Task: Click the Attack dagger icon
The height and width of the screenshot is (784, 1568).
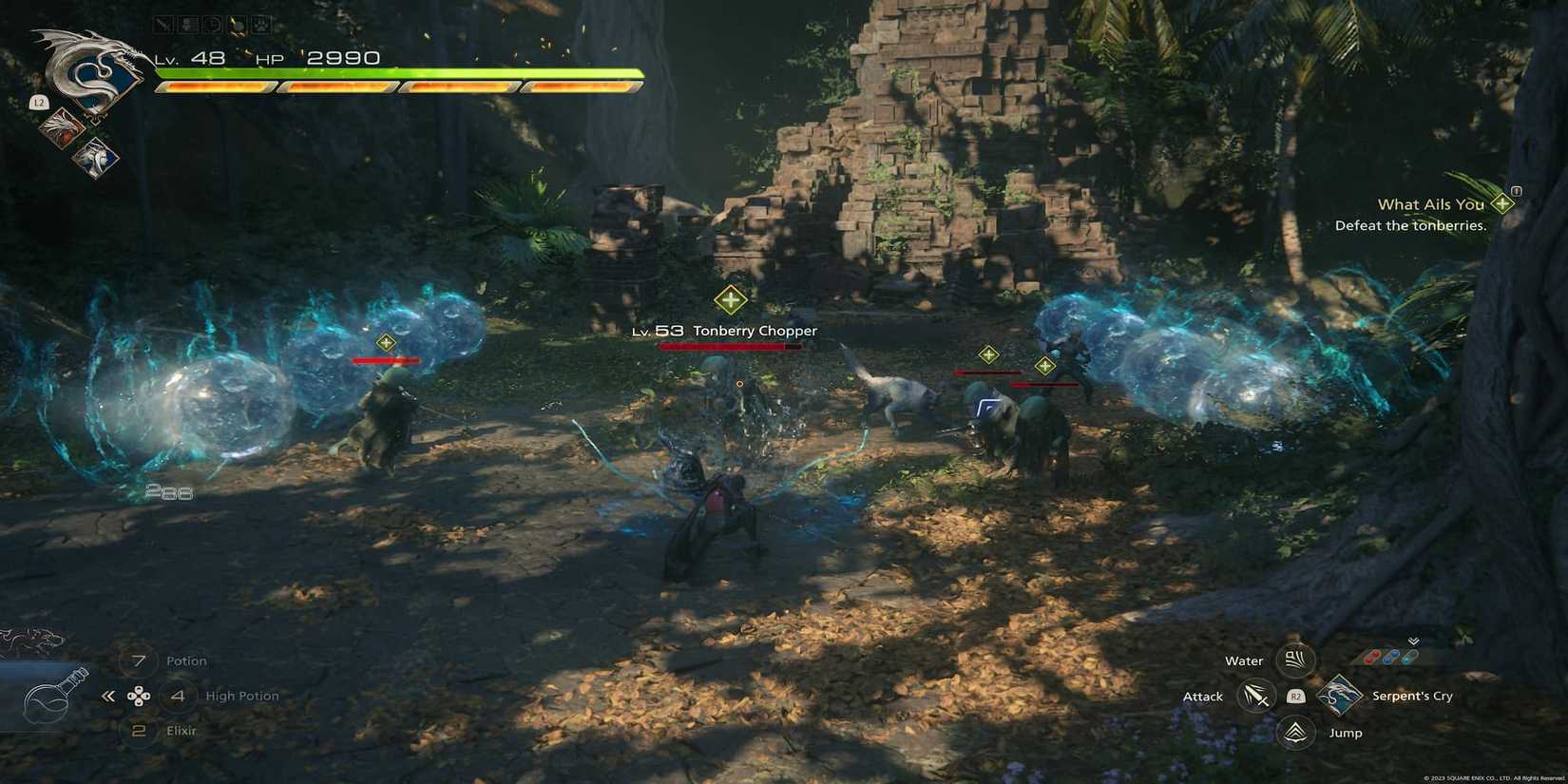Action: click(x=1256, y=697)
